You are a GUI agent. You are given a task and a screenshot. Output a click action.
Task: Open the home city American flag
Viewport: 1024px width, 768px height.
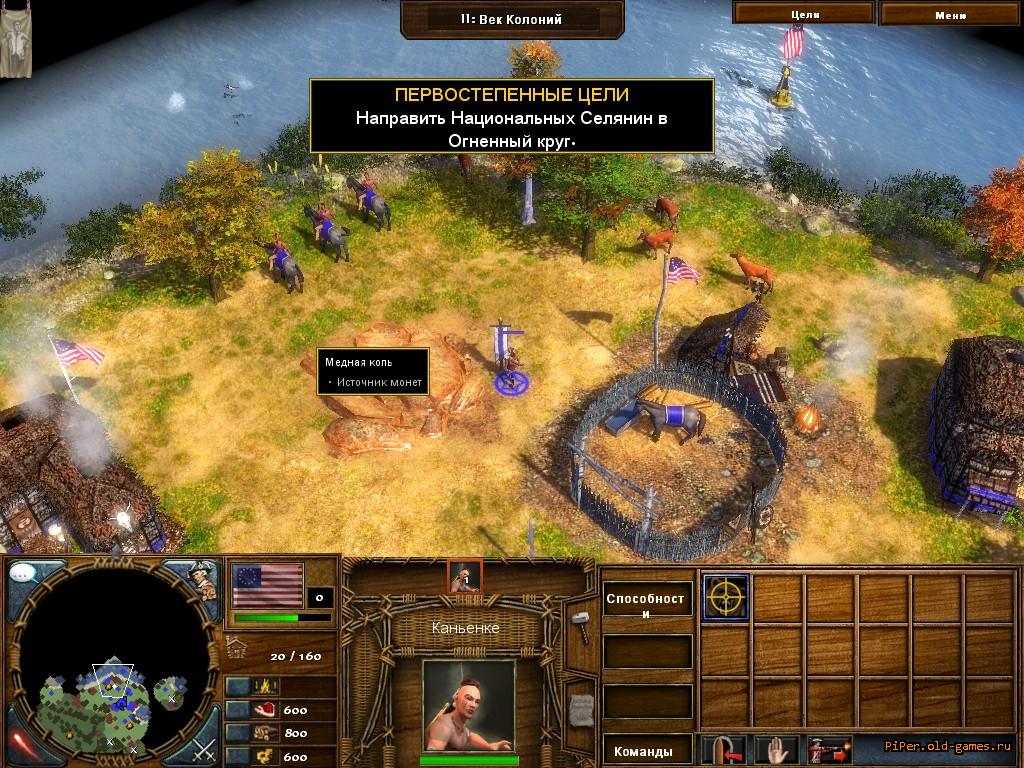(267, 584)
